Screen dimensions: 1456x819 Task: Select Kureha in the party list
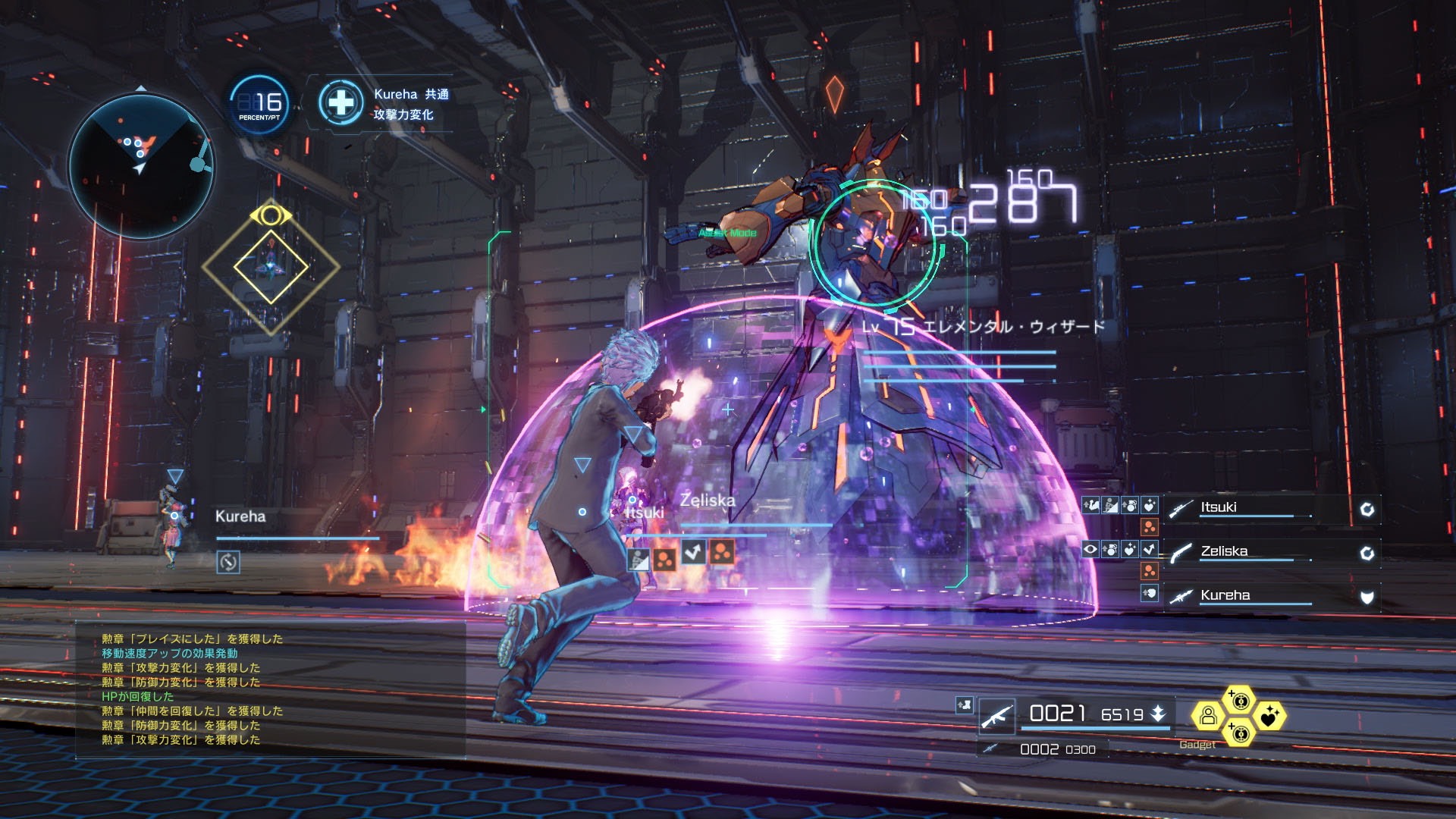(1225, 595)
